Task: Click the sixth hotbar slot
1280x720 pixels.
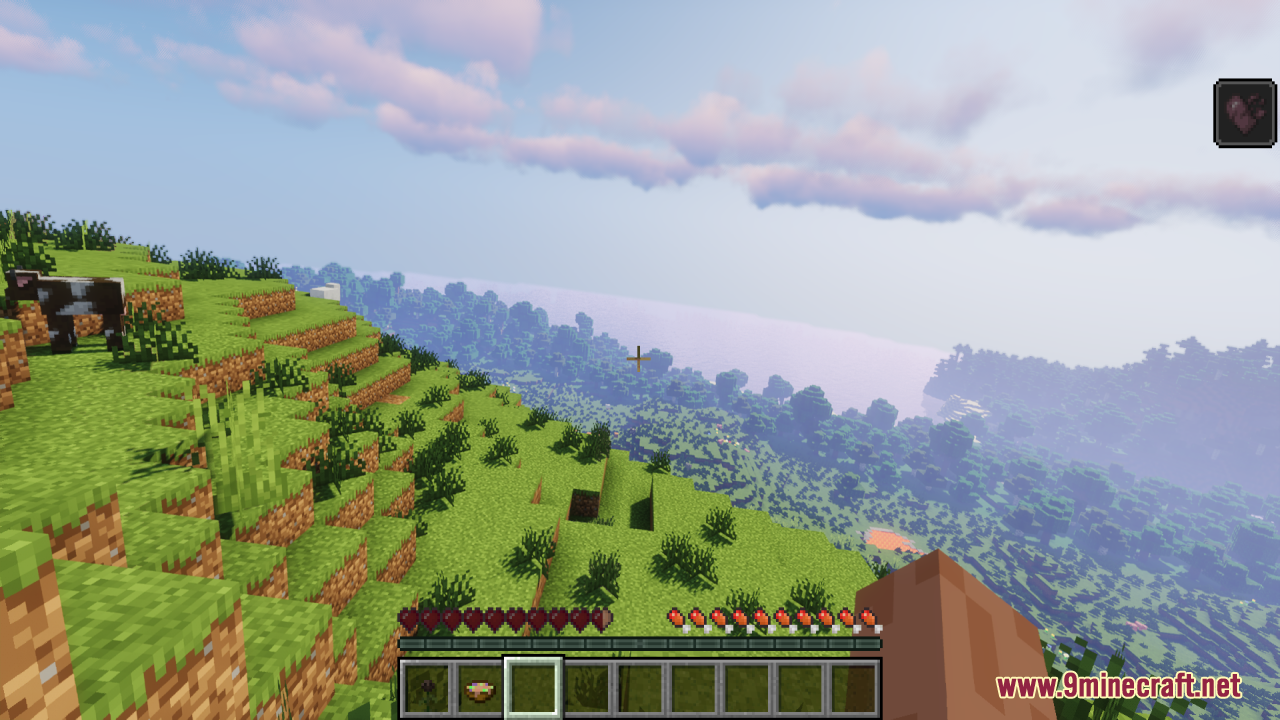Action: (690, 688)
